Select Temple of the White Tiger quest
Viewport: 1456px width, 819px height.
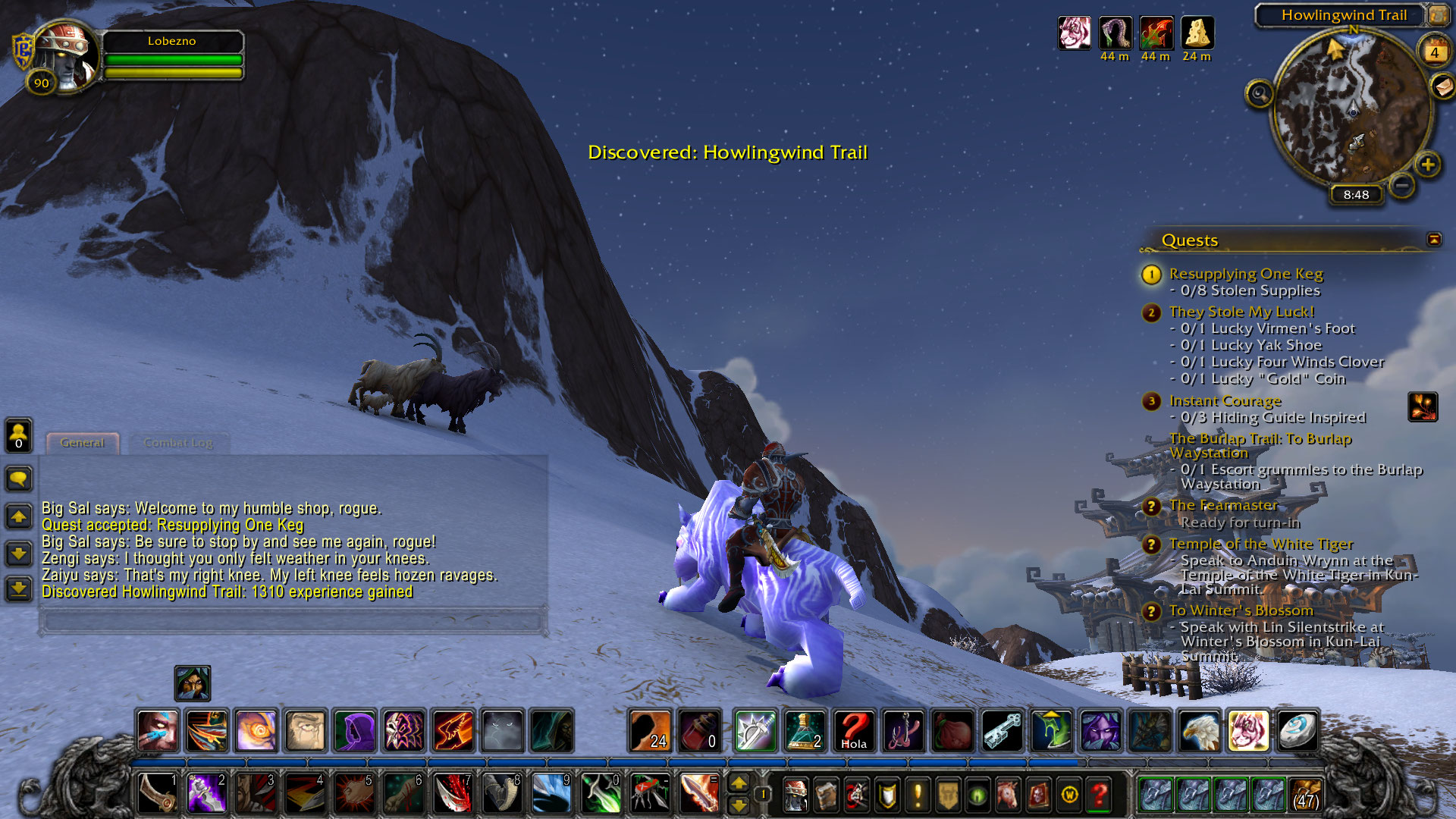point(1260,544)
